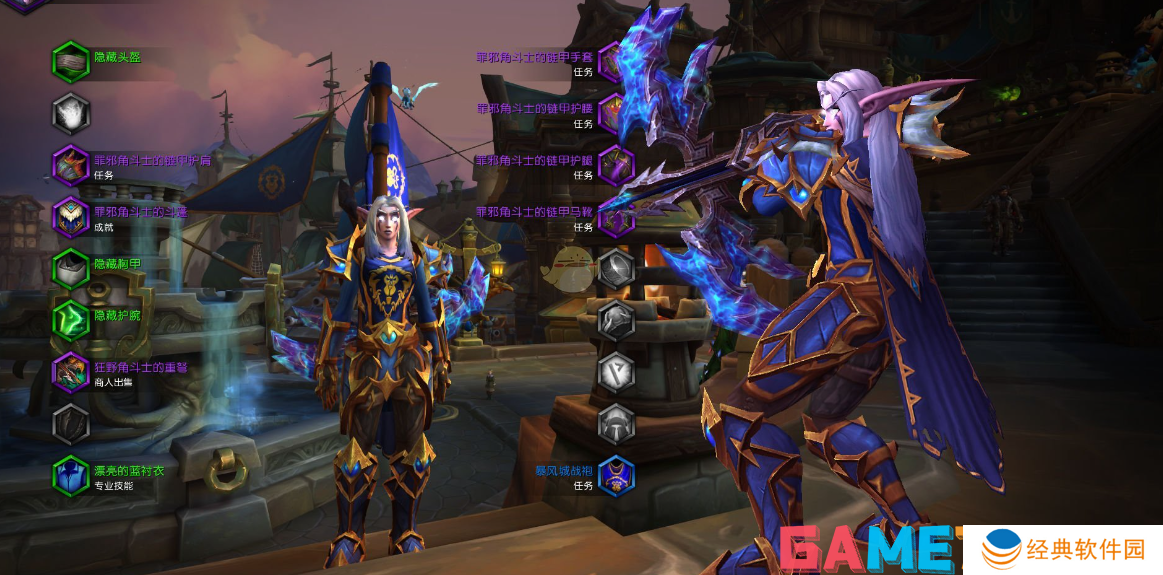Choose the 罪邪角斗士的斗篷 cloak slot
1163x575 pixels.
click(71, 217)
